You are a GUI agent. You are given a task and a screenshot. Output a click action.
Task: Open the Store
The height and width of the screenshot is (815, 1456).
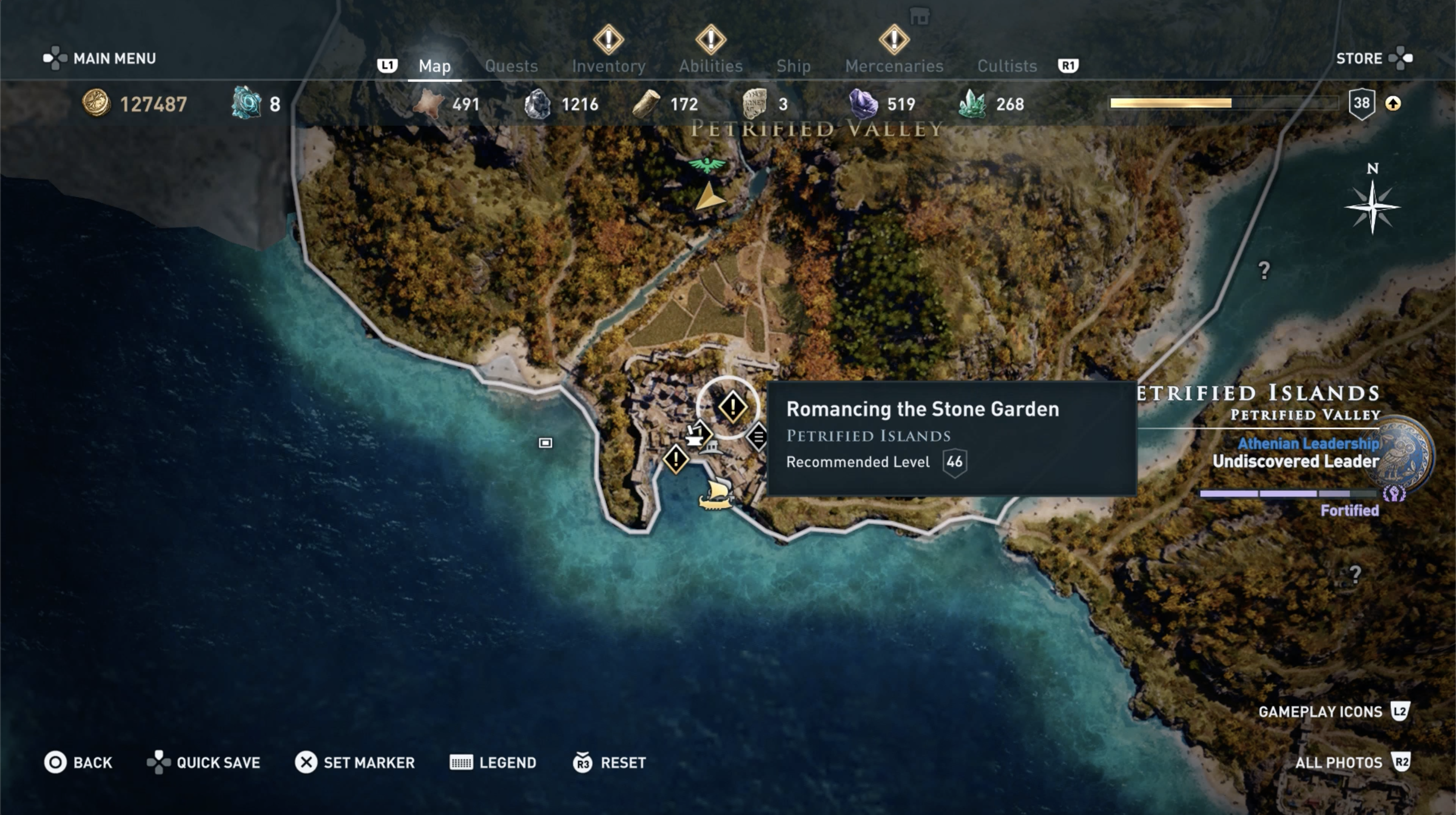1373,58
